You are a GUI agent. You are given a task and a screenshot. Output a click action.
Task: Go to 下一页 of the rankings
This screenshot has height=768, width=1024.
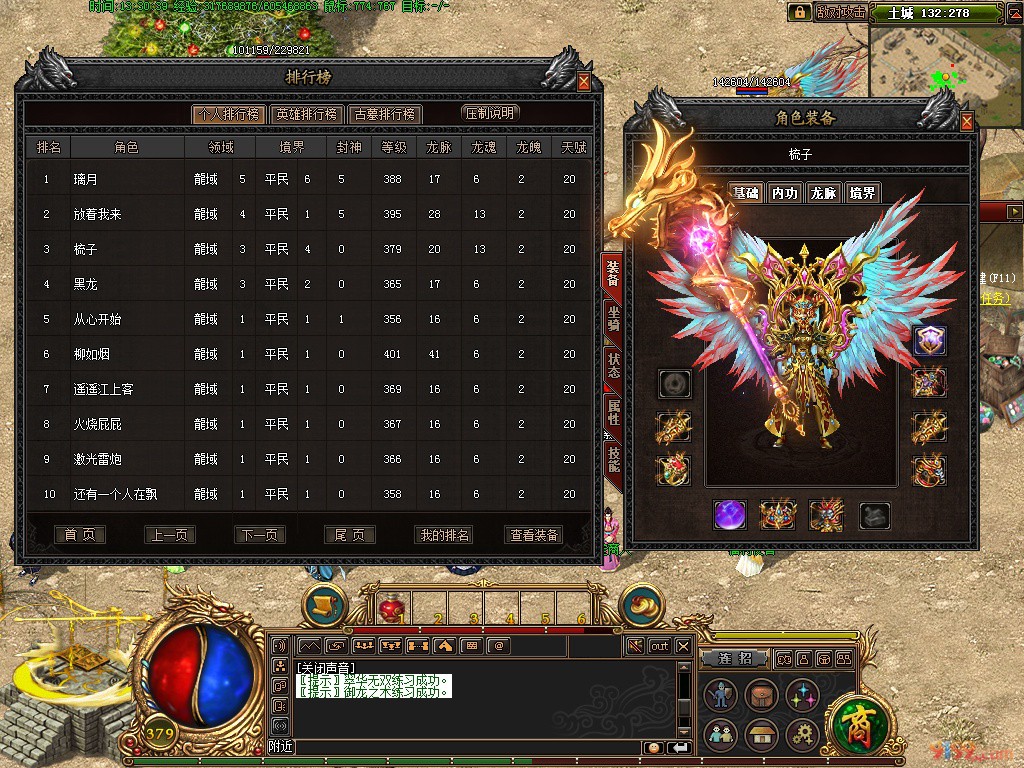coord(260,535)
